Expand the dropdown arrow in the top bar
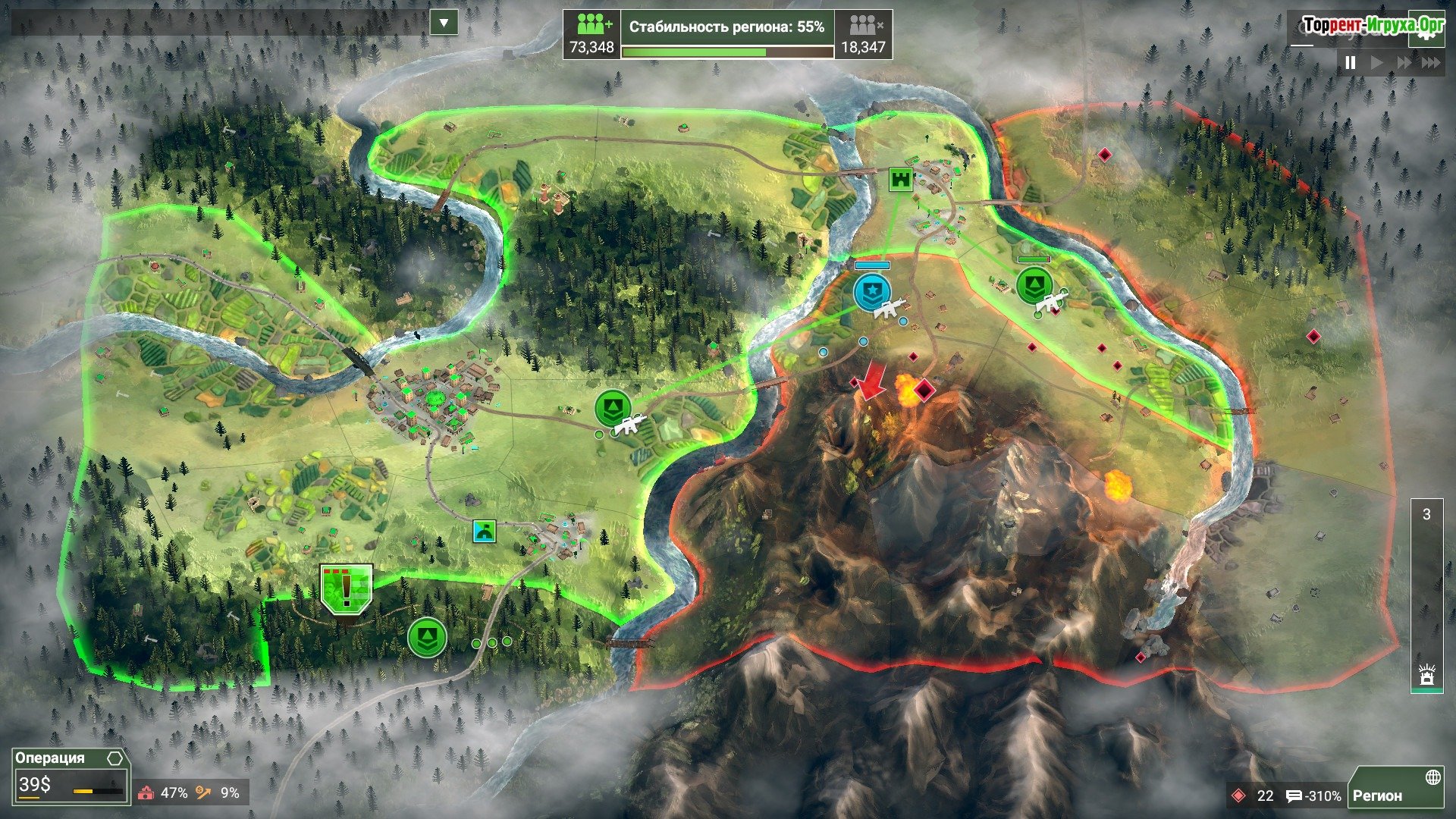Viewport: 1456px width, 819px height. (444, 23)
